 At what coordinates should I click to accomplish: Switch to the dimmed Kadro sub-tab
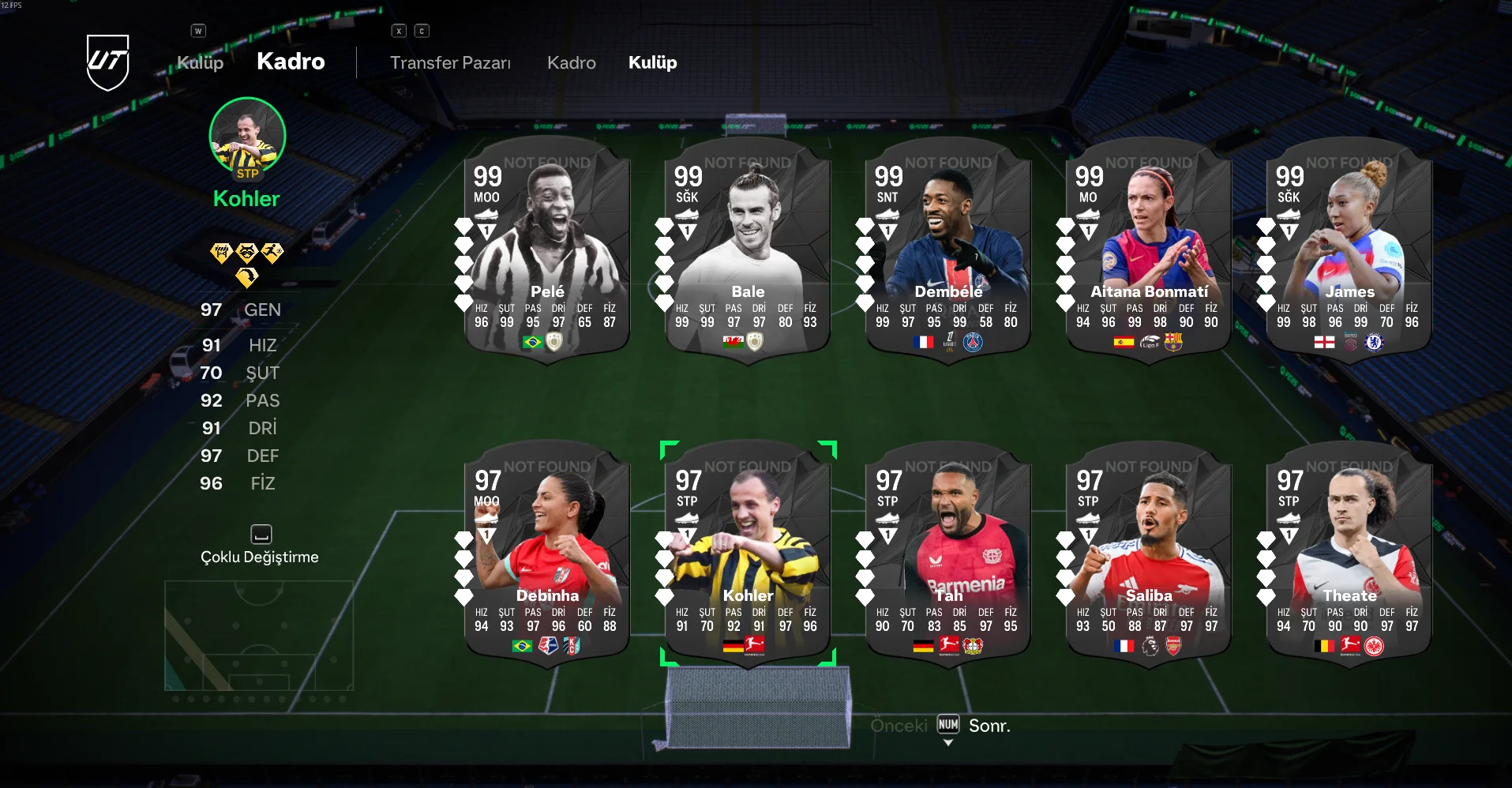click(x=571, y=63)
